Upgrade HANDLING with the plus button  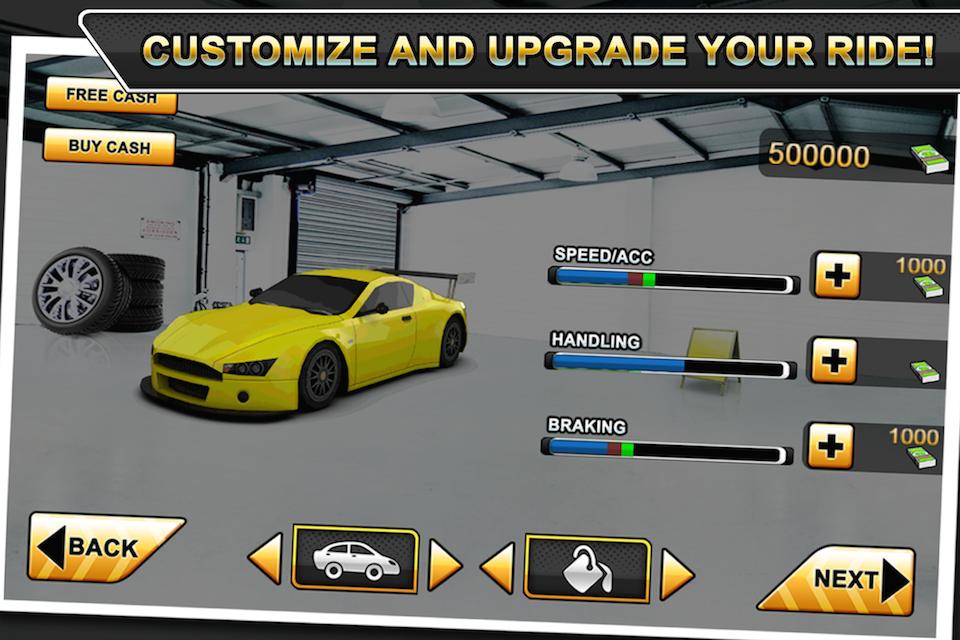click(833, 360)
